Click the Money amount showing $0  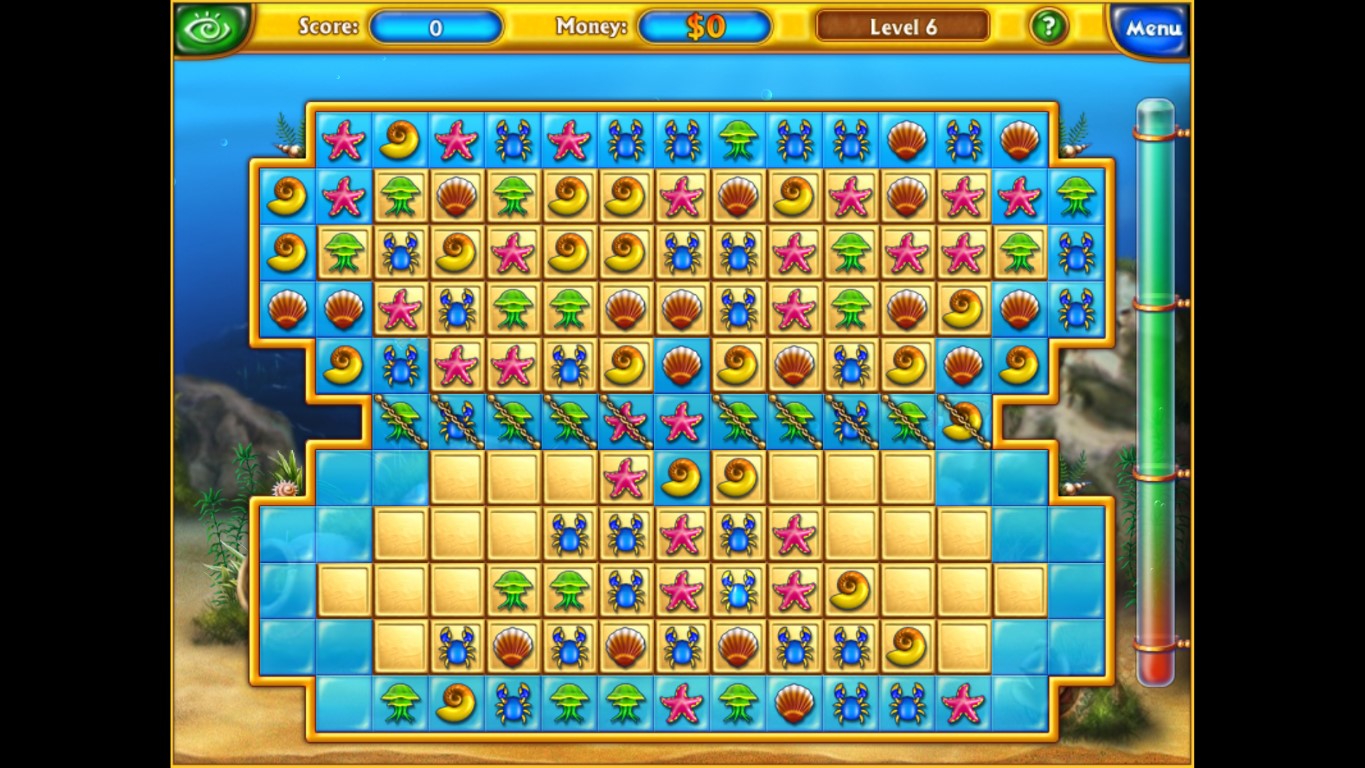(706, 27)
